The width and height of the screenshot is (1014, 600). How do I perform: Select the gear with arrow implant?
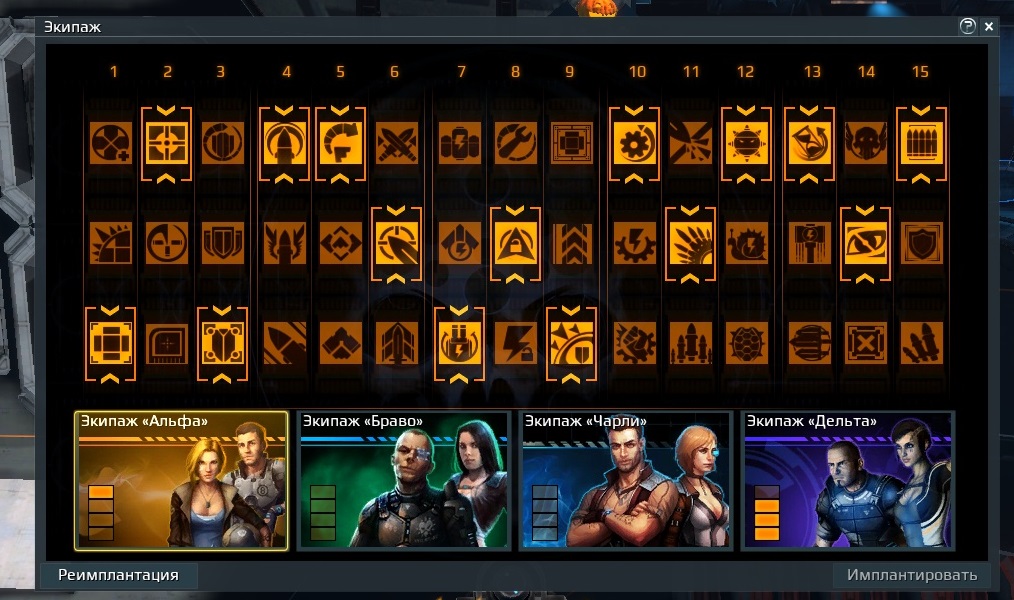(x=635, y=143)
